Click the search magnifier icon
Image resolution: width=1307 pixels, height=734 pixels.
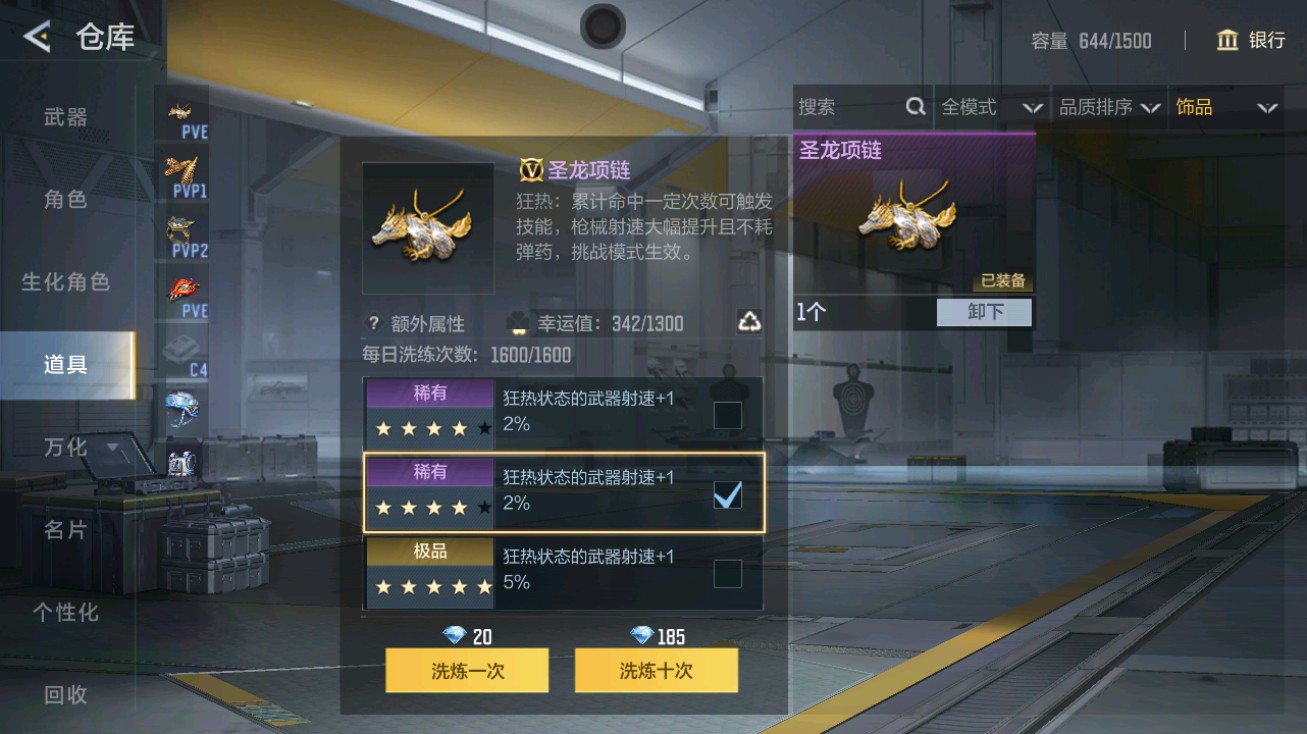pyautogui.click(x=916, y=106)
